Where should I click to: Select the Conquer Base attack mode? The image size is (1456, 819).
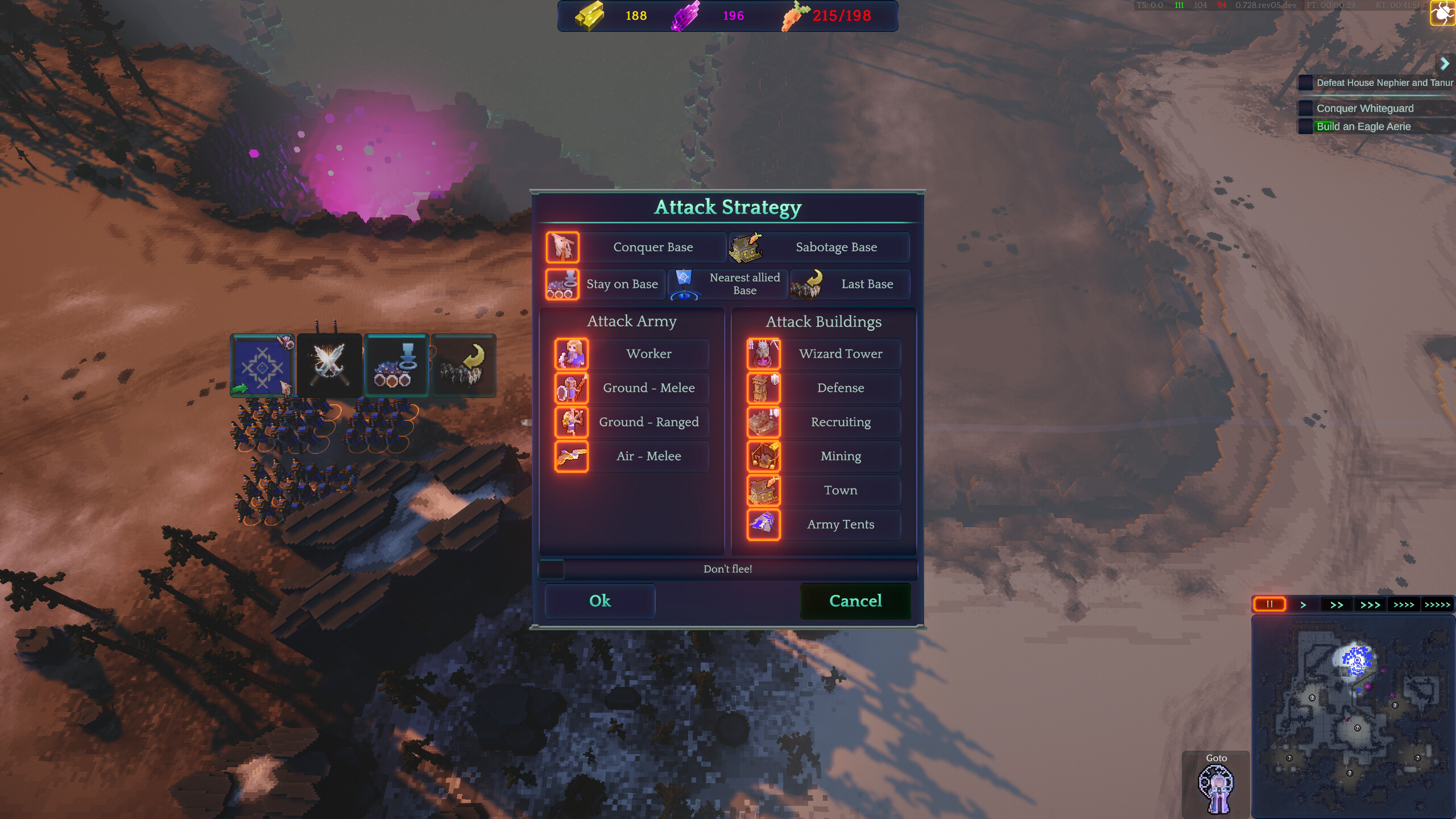pyautogui.click(x=653, y=247)
